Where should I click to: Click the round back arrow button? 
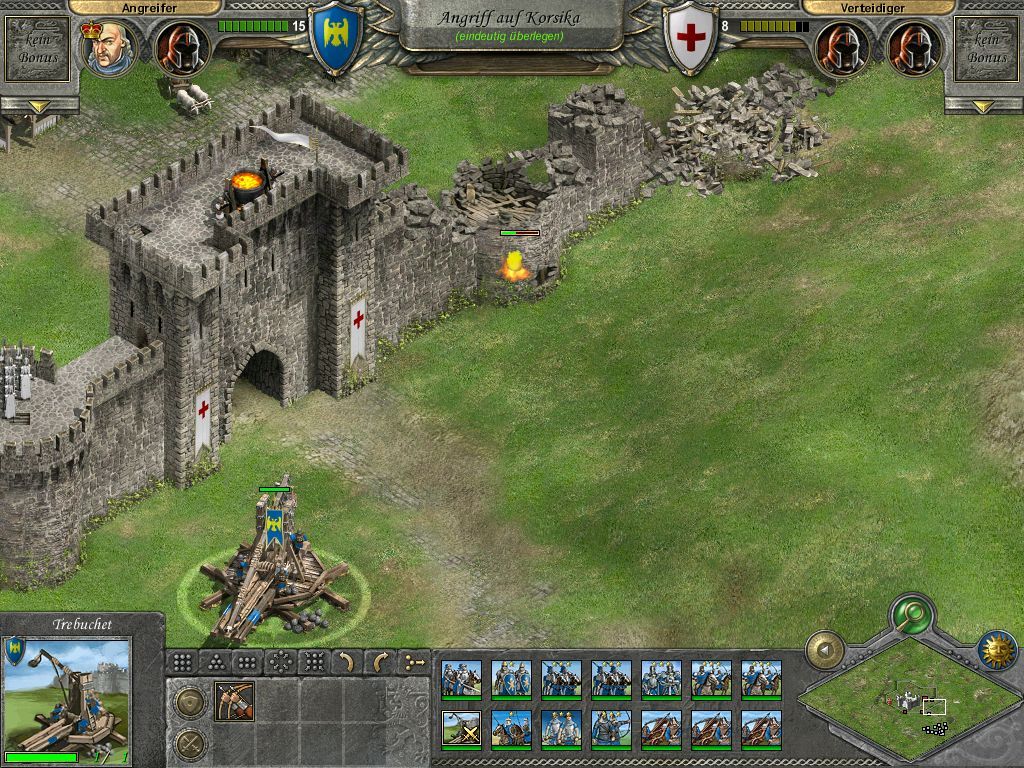click(825, 649)
